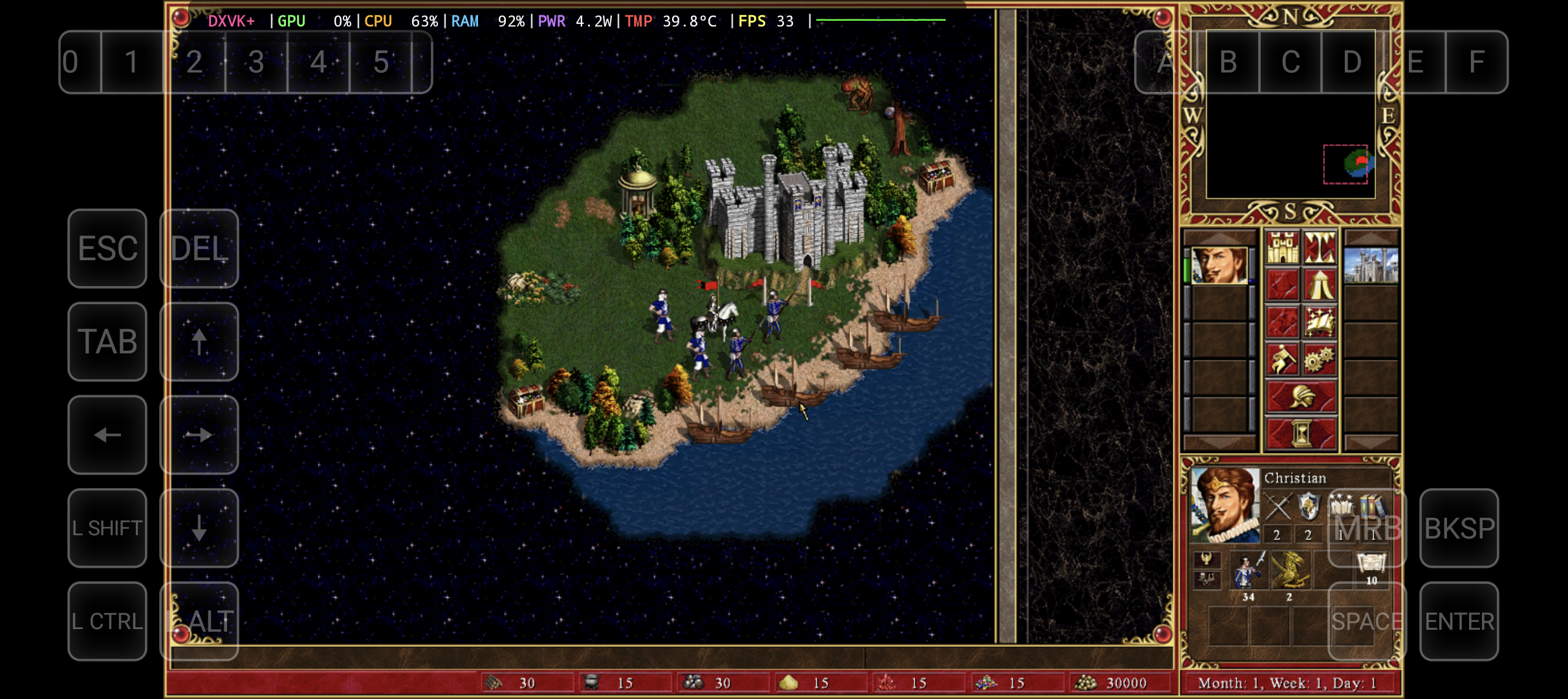
Task: Open adventure options flag-bearer button
Action: pos(1282,359)
